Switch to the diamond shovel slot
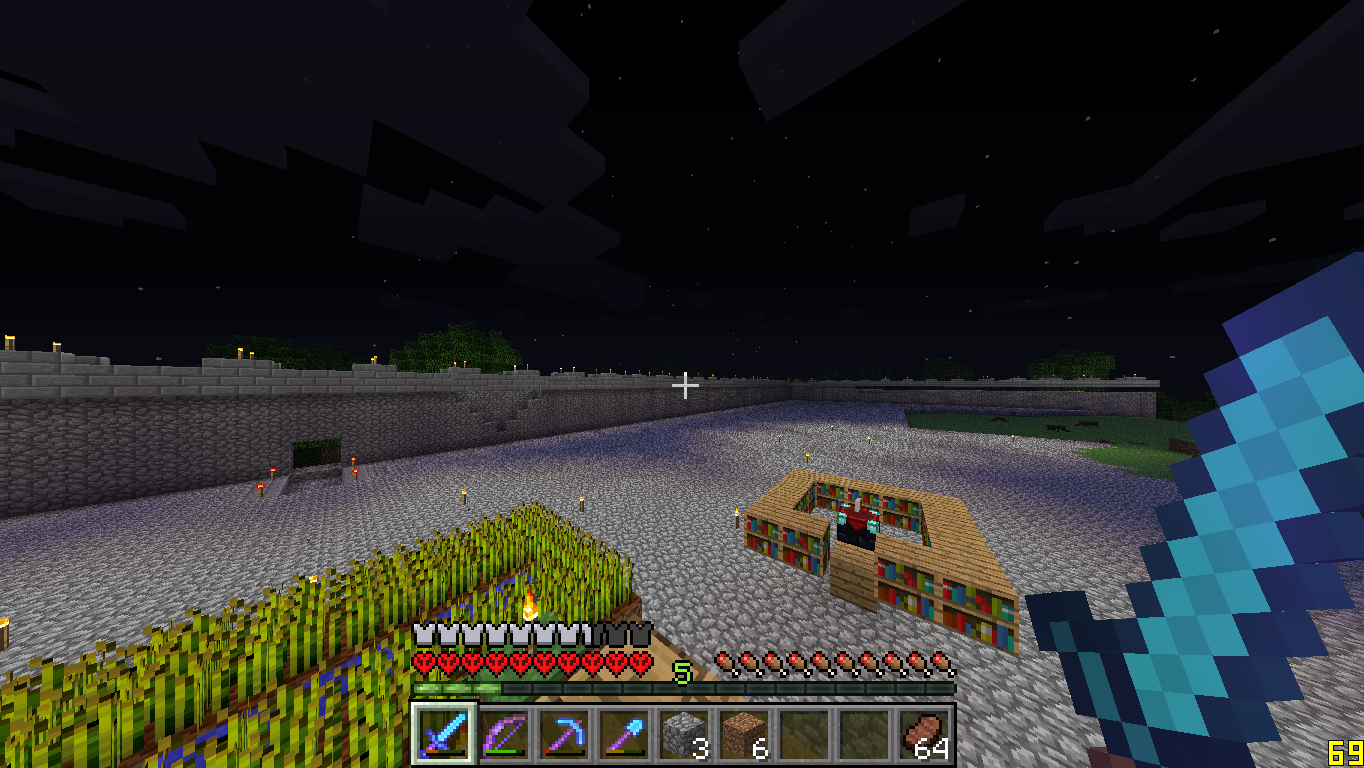The height and width of the screenshot is (768, 1364). coord(623,735)
